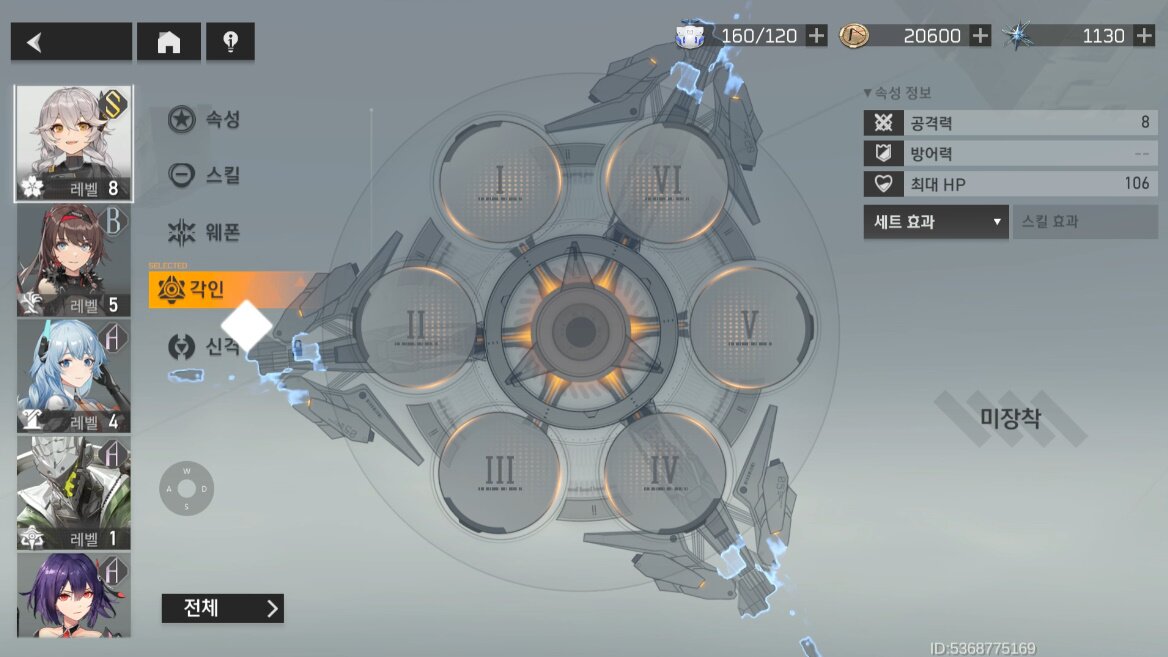
Task: Add more stamina with the plus button
Action: coord(817,36)
